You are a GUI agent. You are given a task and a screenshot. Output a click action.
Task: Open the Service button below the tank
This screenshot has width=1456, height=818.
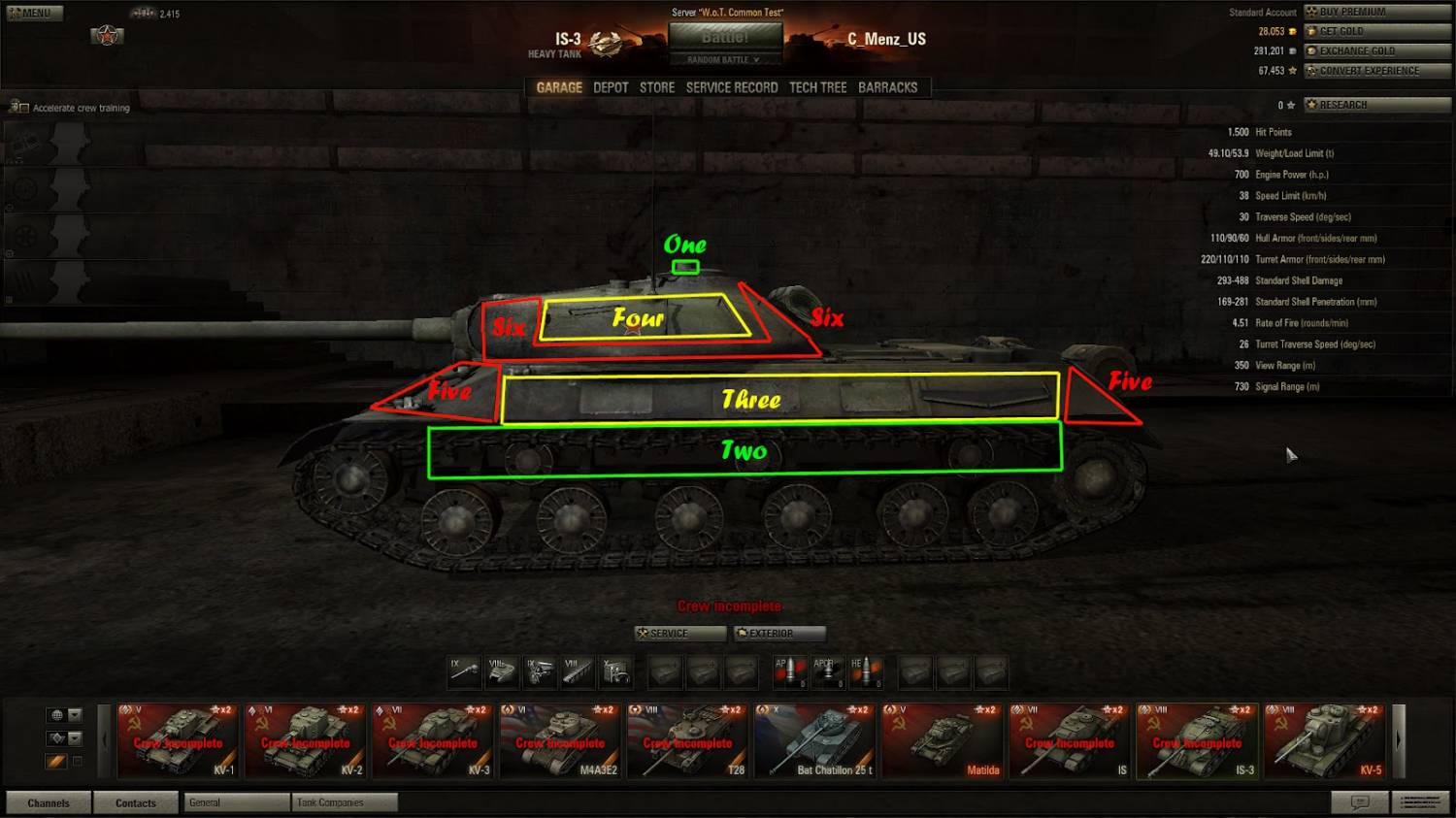click(x=680, y=634)
